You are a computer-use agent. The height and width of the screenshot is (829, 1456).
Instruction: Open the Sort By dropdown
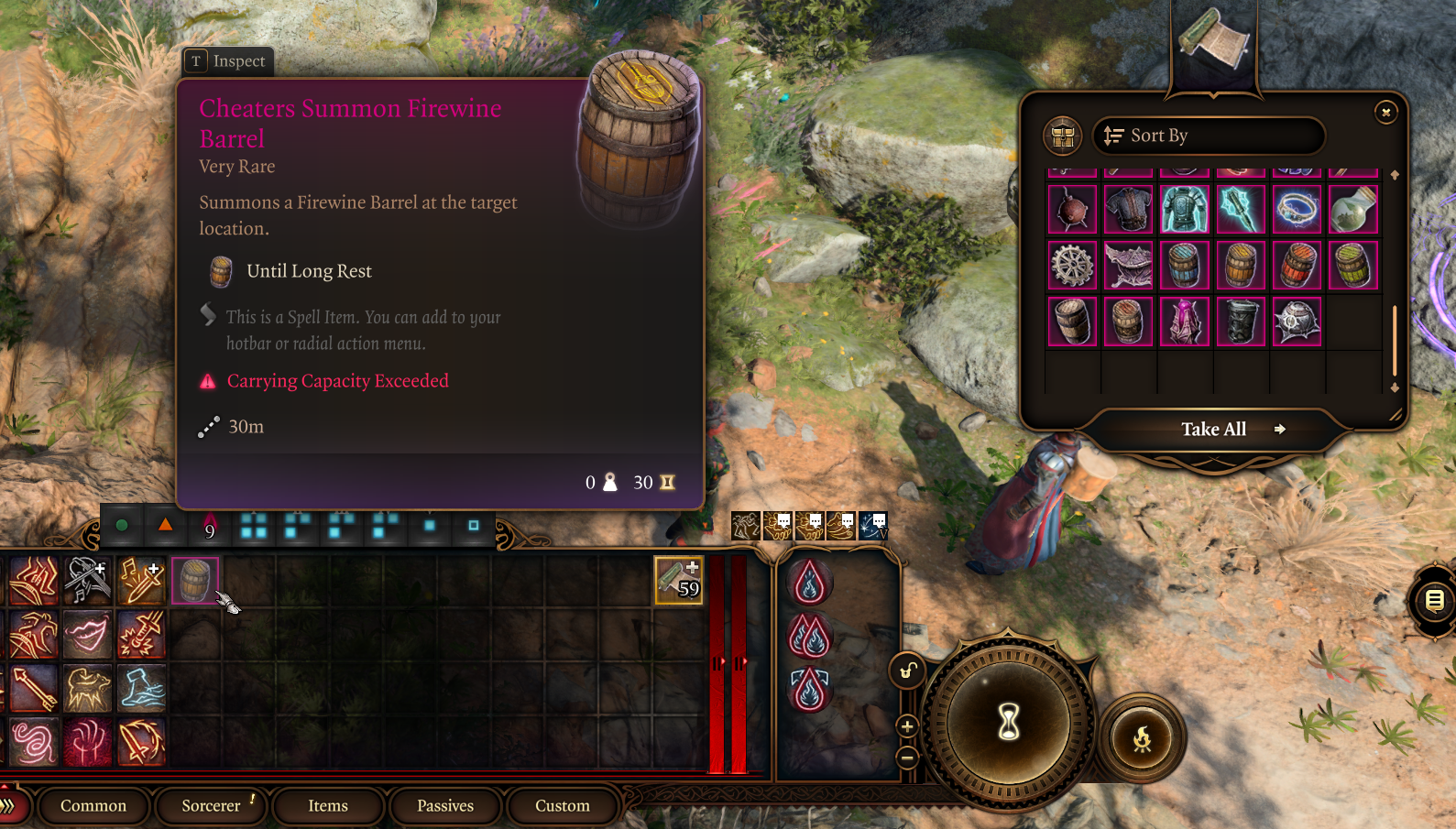pyautogui.click(x=1208, y=136)
